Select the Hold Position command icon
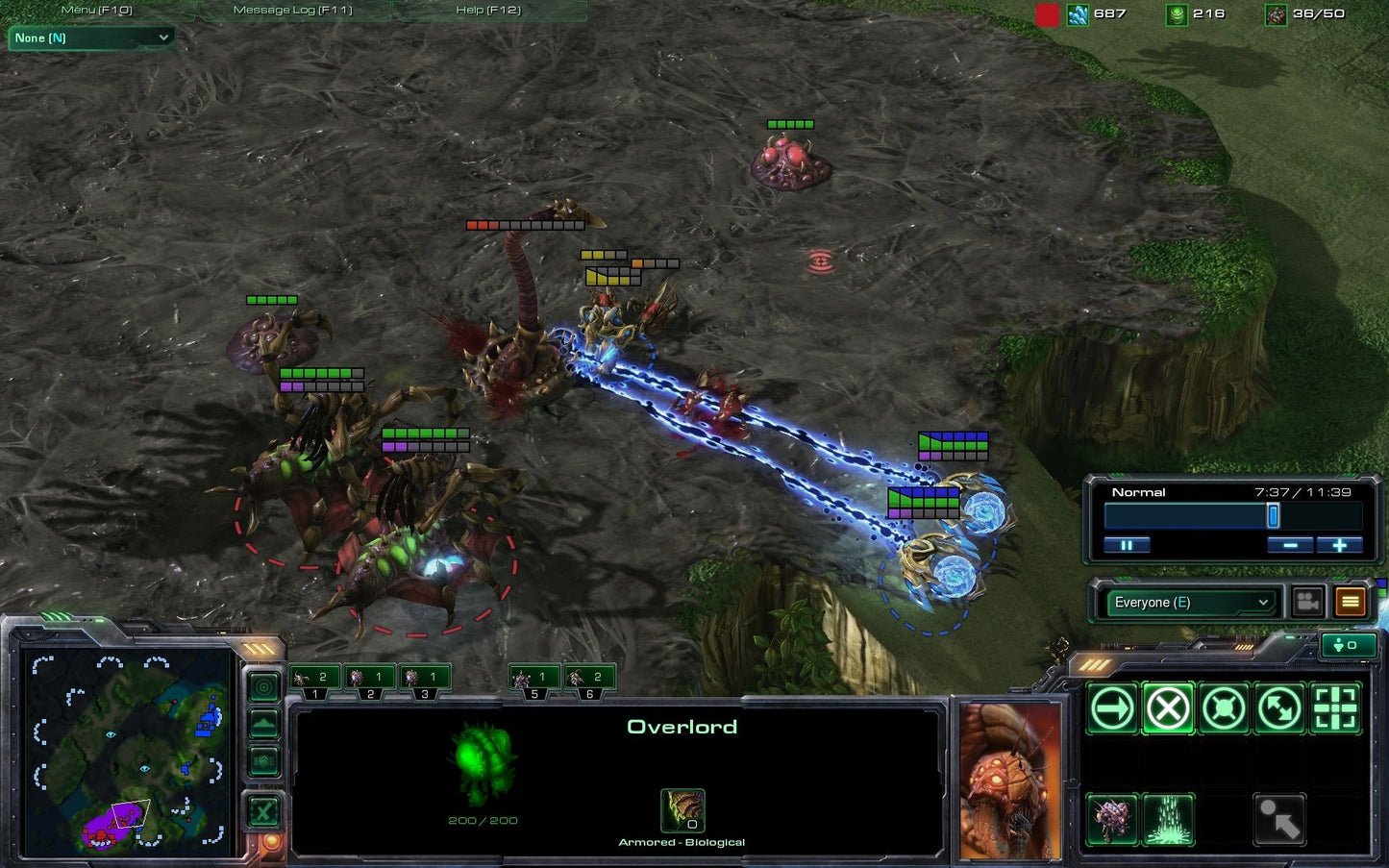Image resolution: width=1389 pixels, height=868 pixels. (x=1224, y=708)
